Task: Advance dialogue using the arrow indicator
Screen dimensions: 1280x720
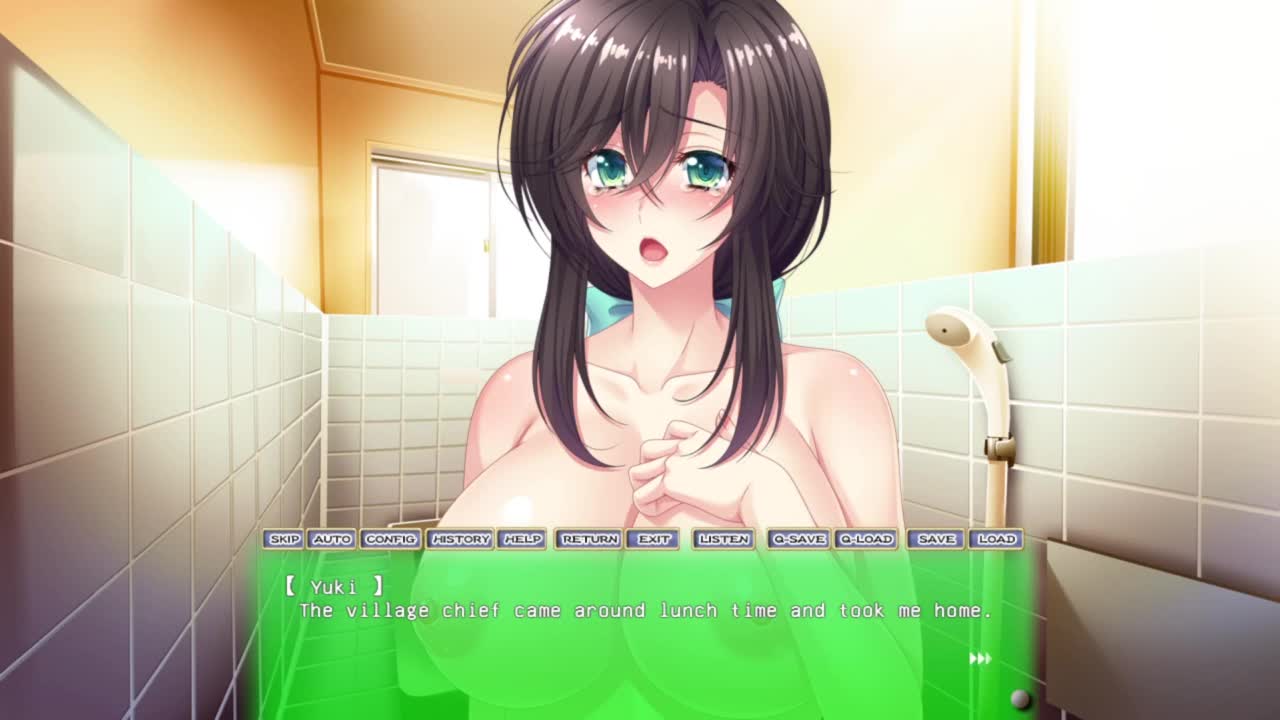Action: (x=980, y=658)
